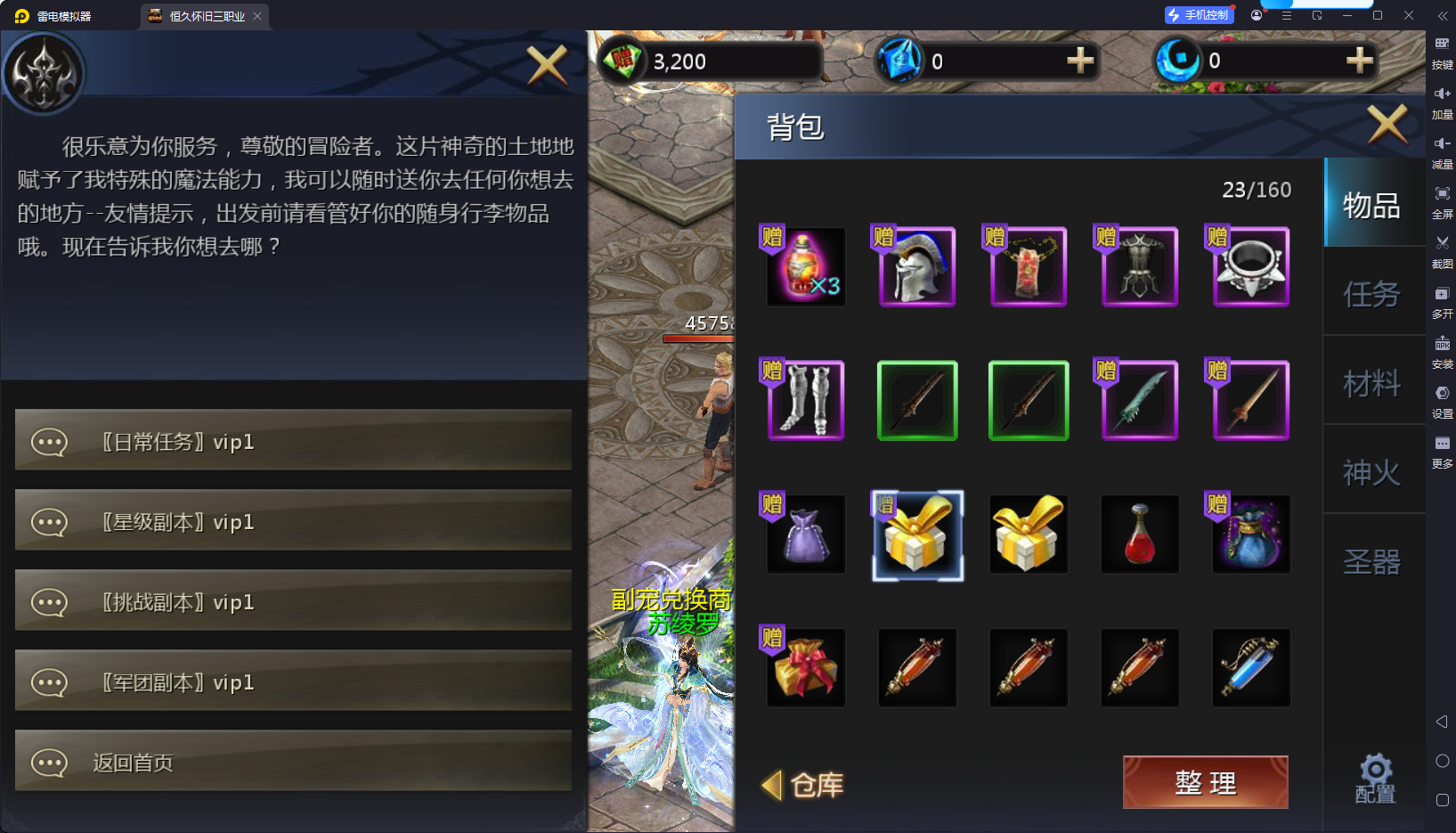
Task: Add blue diamond currency with plus button
Action: pyautogui.click(x=1080, y=61)
